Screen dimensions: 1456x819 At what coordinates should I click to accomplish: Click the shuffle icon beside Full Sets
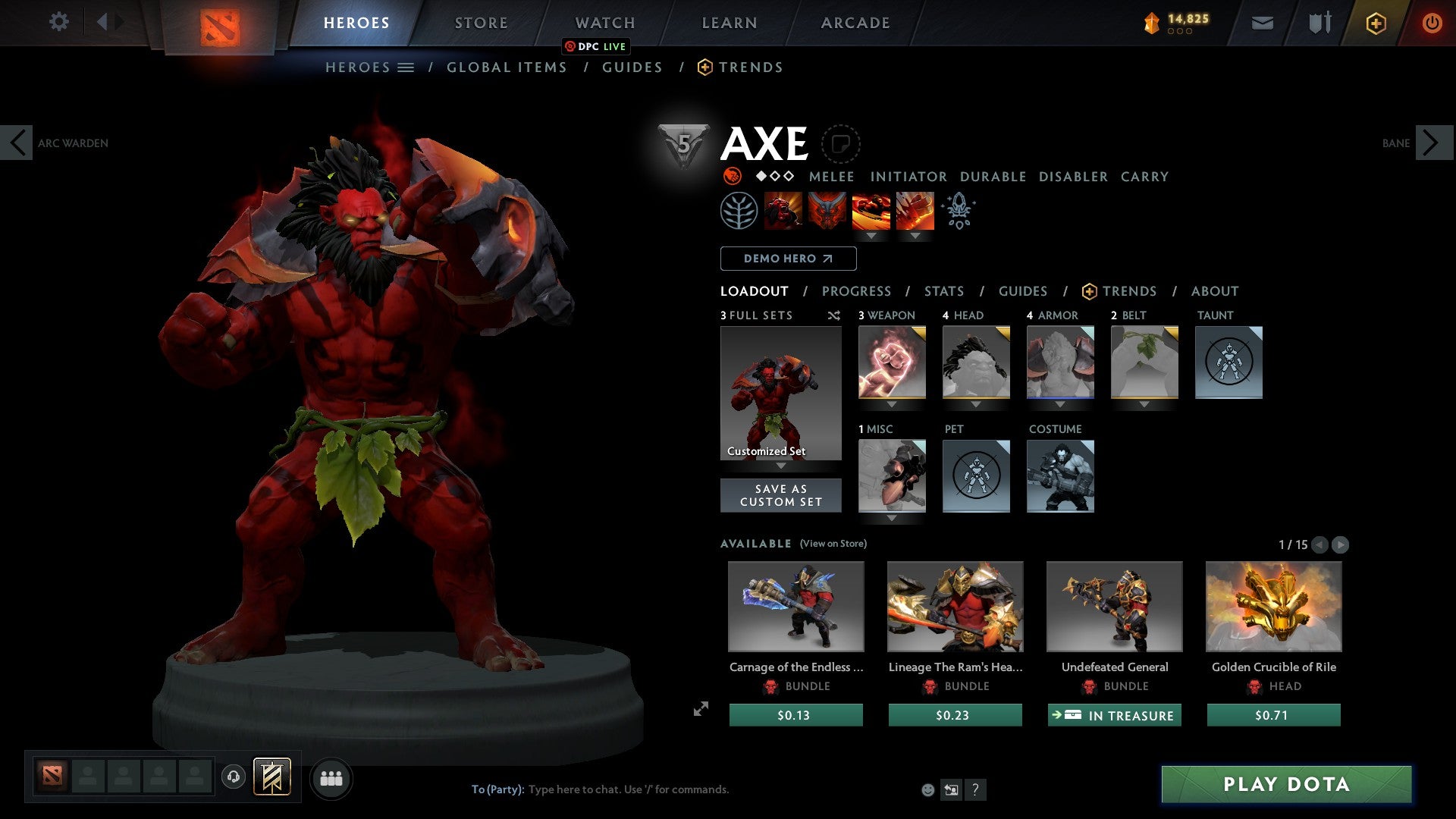point(833,315)
